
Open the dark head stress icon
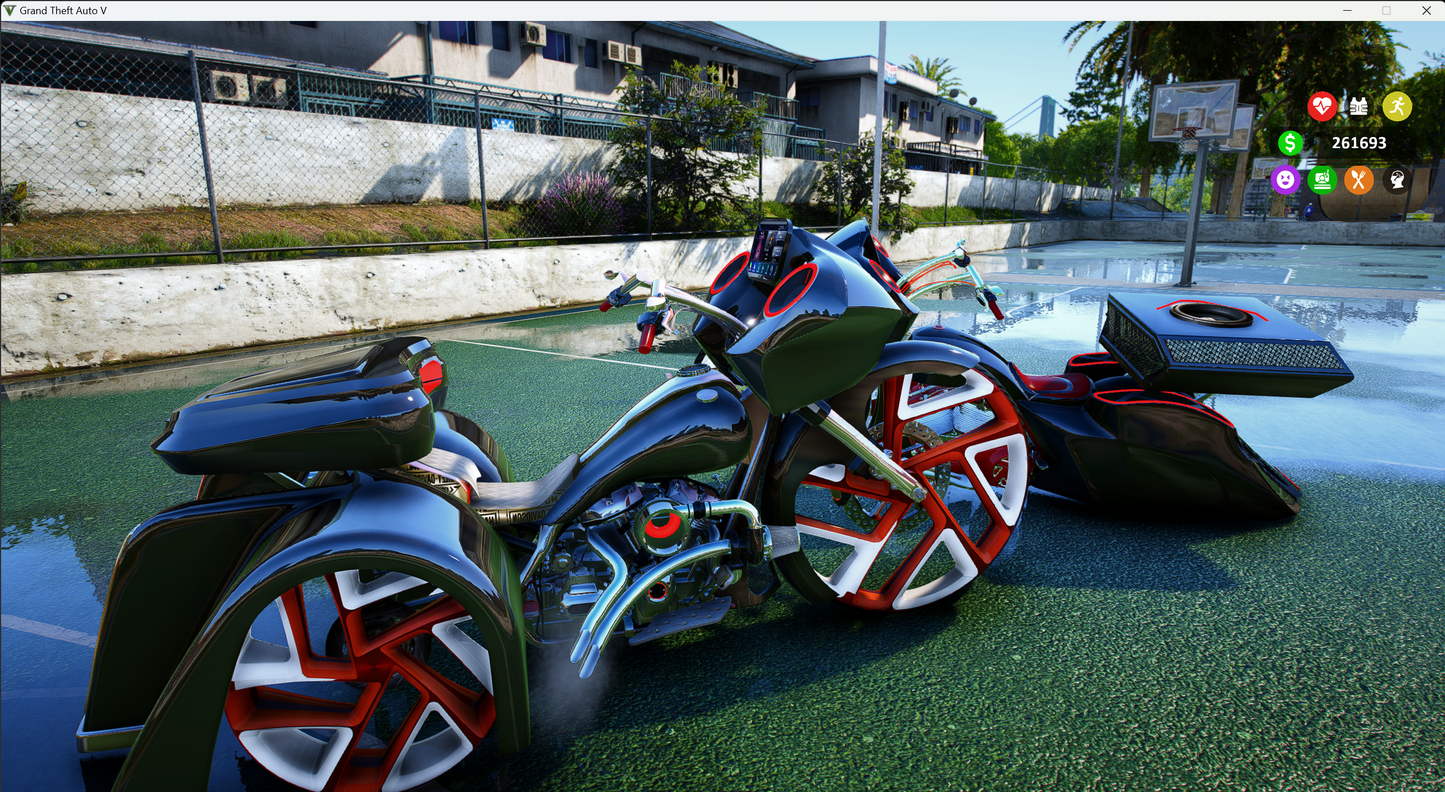pyautogui.click(x=1396, y=180)
